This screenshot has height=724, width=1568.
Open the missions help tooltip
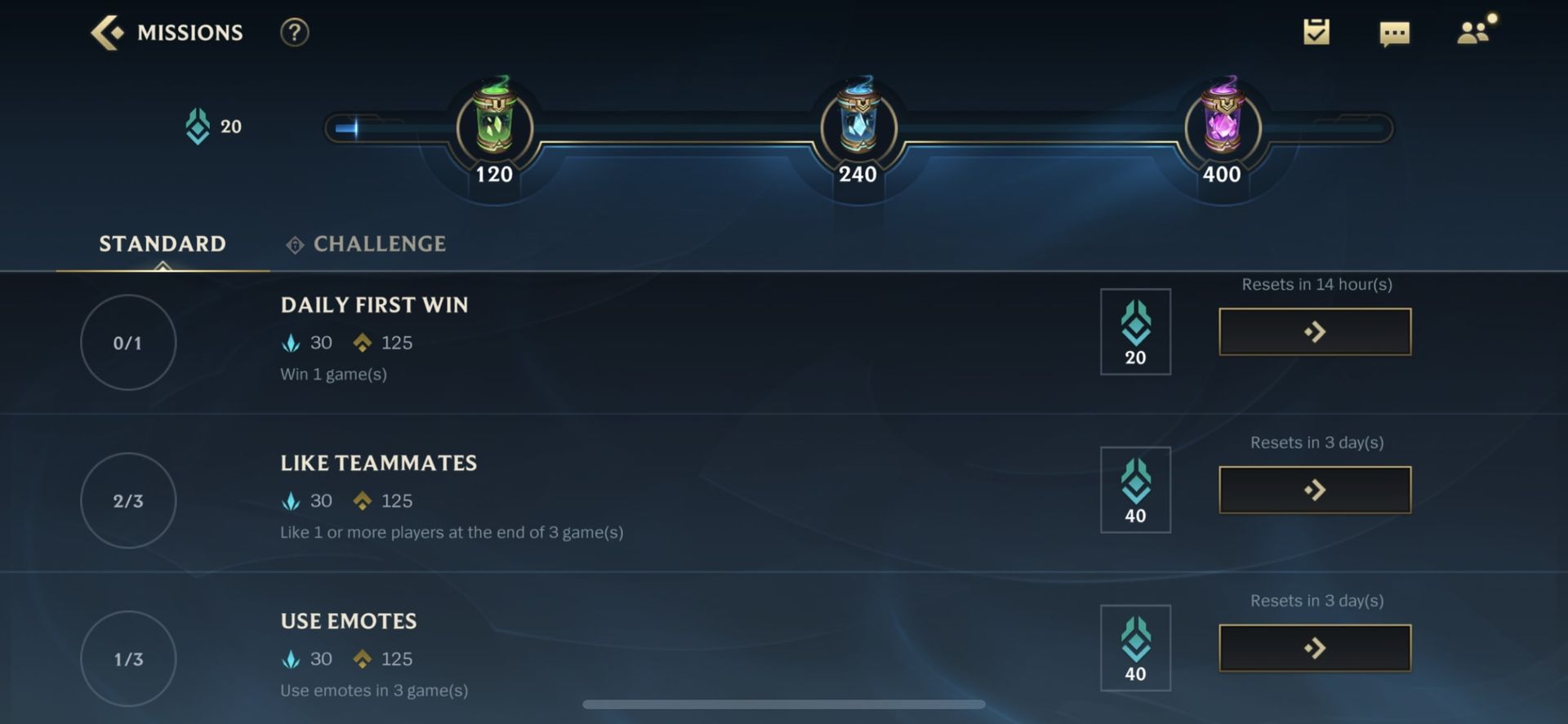(295, 32)
